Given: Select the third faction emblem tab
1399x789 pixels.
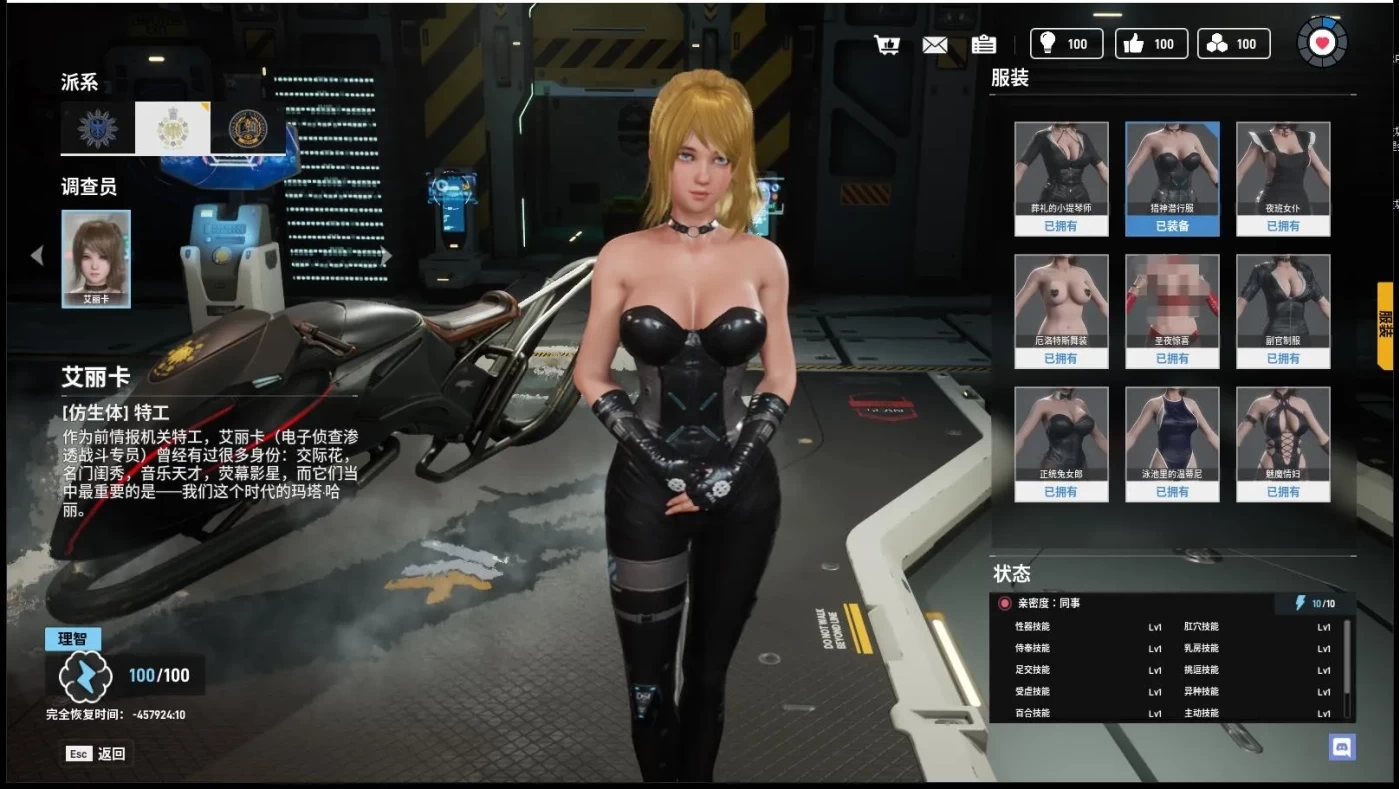Looking at the screenshot, I should pos(247,128).
